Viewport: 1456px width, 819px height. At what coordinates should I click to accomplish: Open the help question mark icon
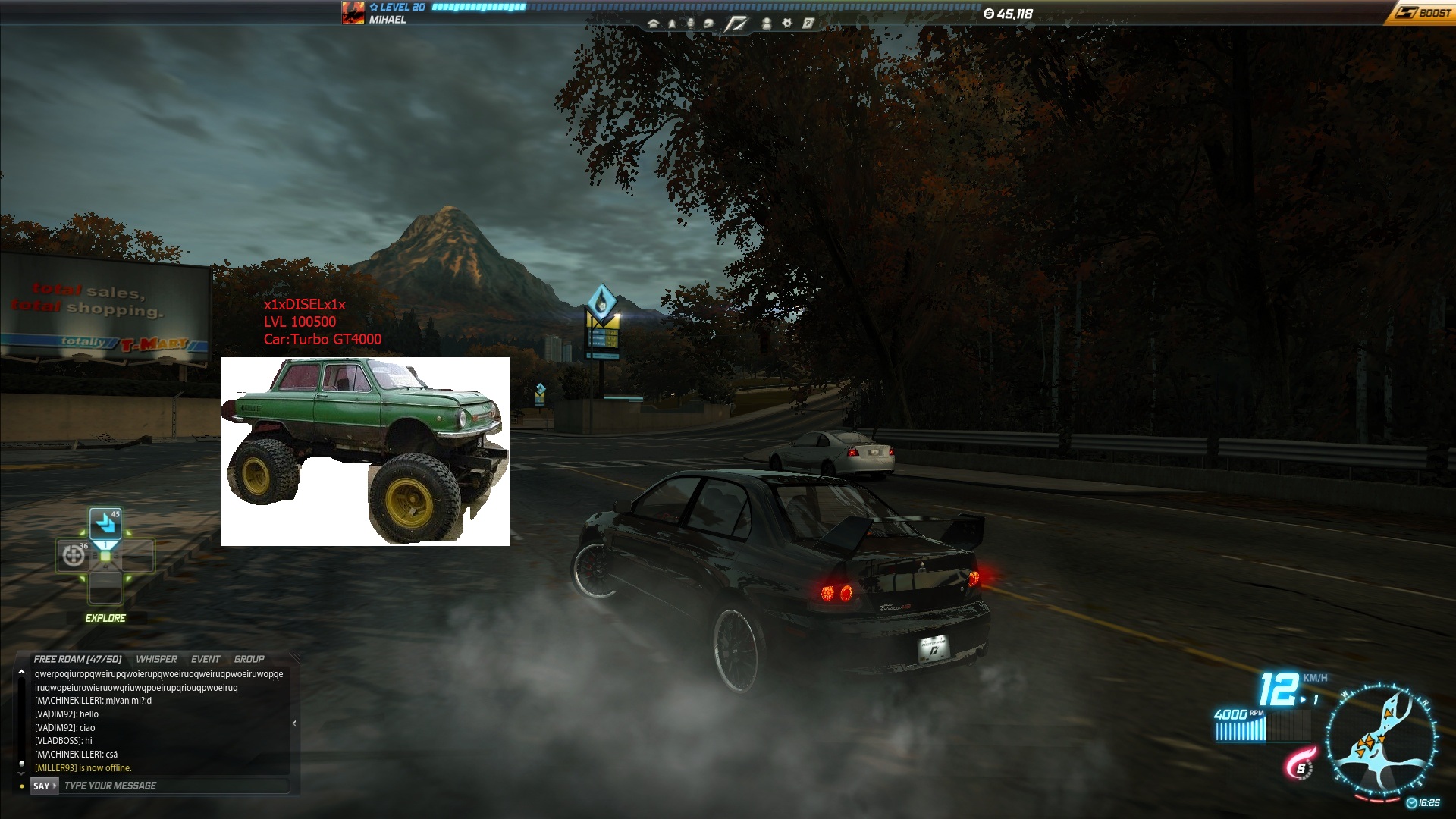(x=808, y=24)
